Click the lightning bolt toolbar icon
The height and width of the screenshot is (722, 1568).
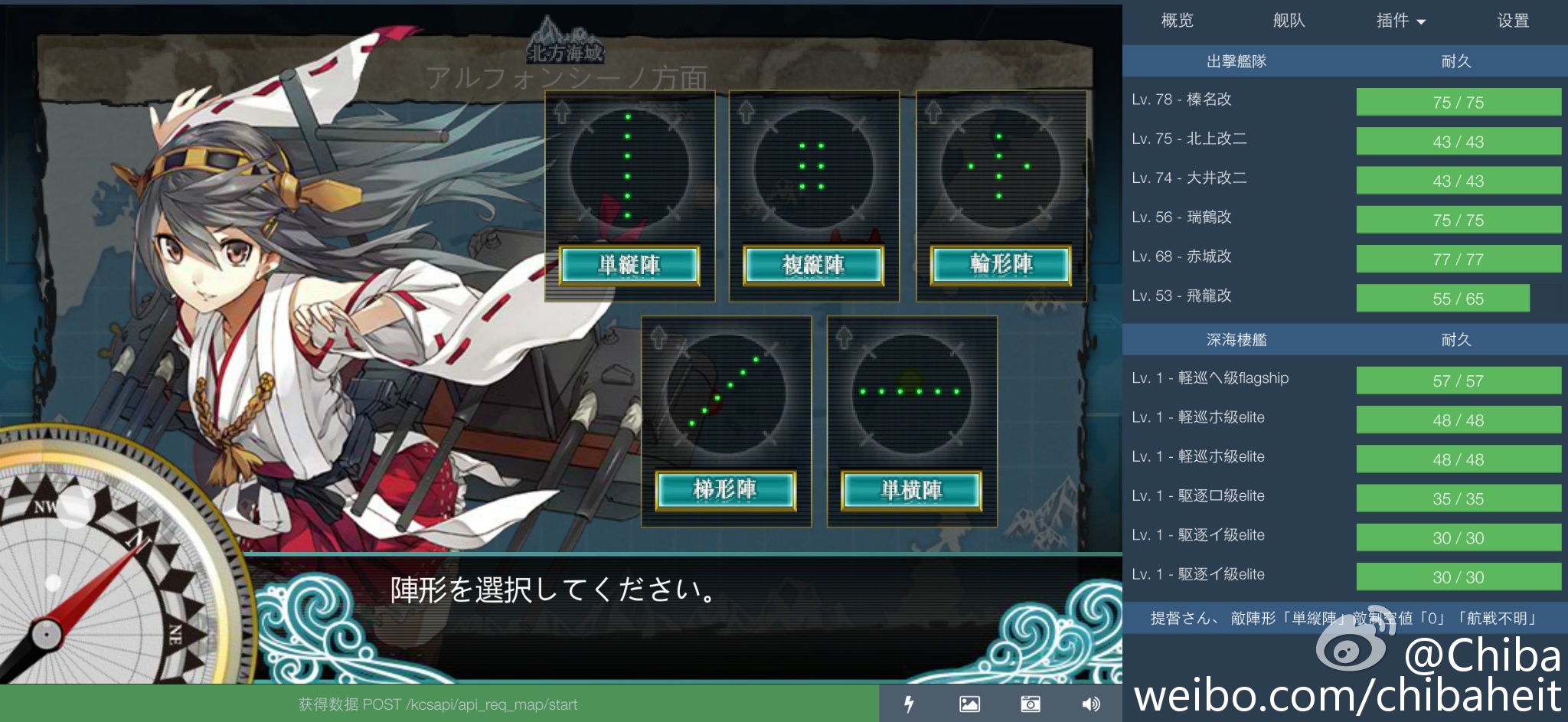coord(909,704)
